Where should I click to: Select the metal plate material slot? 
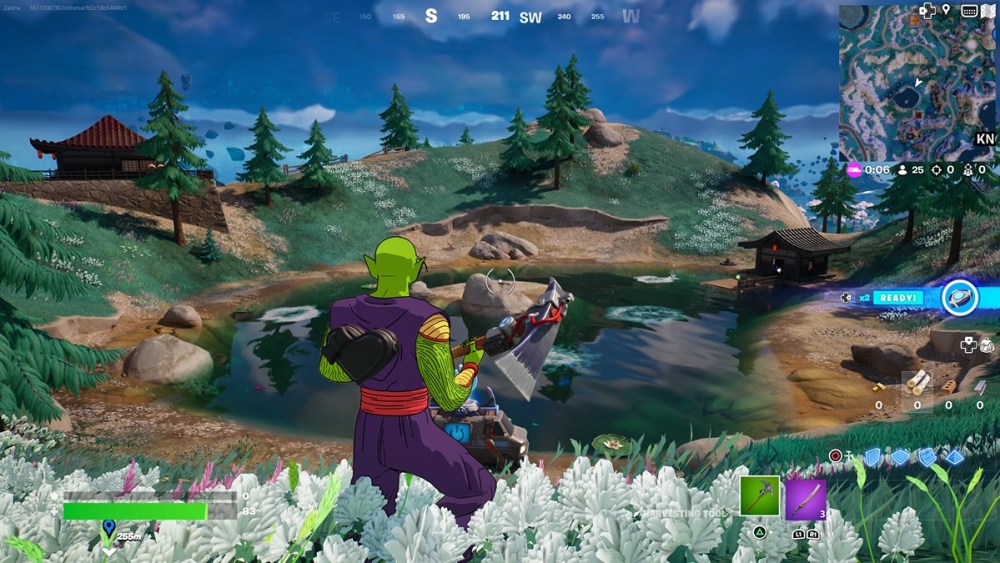tap(978, 384)
